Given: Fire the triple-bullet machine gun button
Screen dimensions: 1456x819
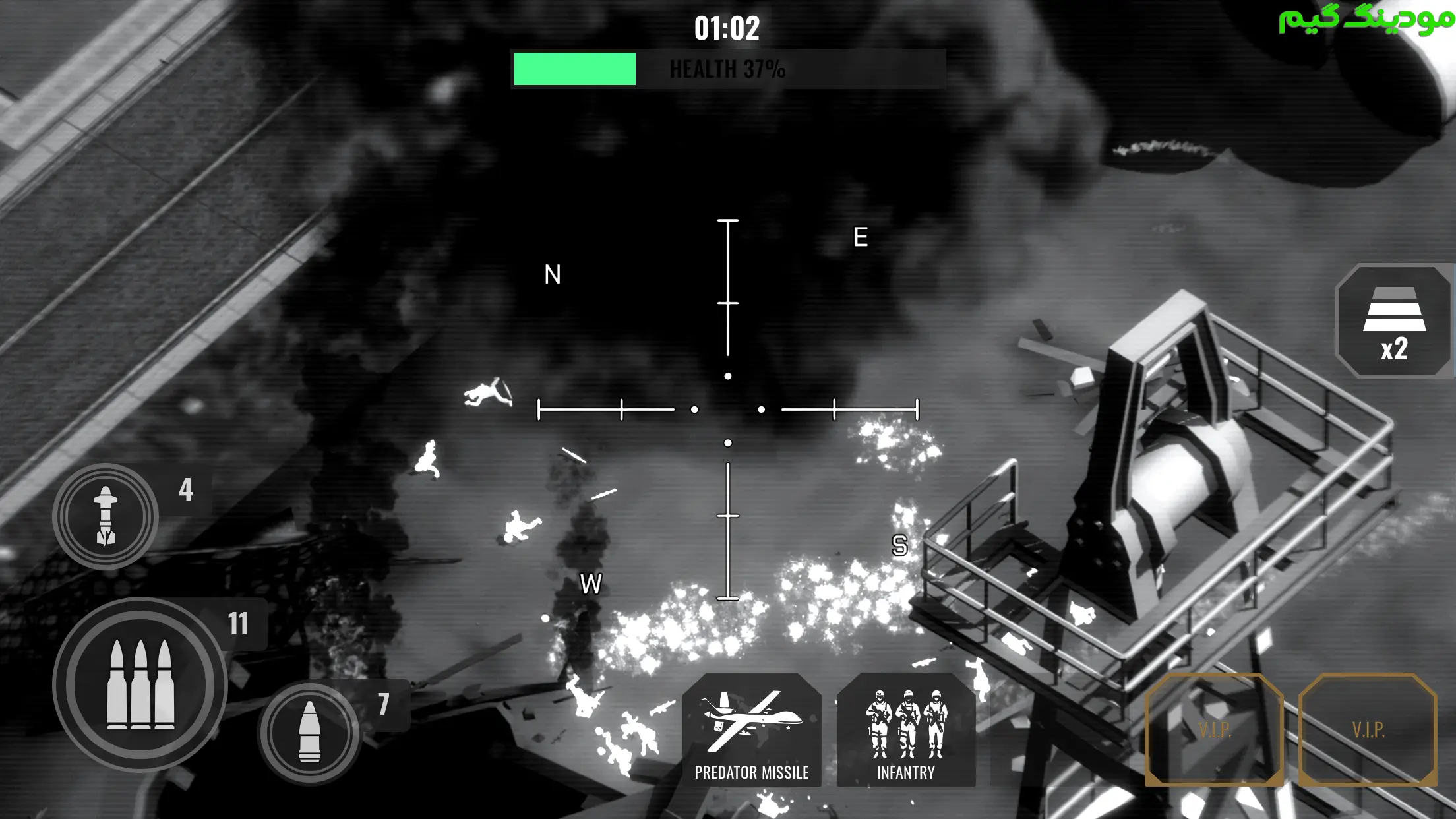Looking at the screenshot, I should pyautogui.click(x=140, y=684).
